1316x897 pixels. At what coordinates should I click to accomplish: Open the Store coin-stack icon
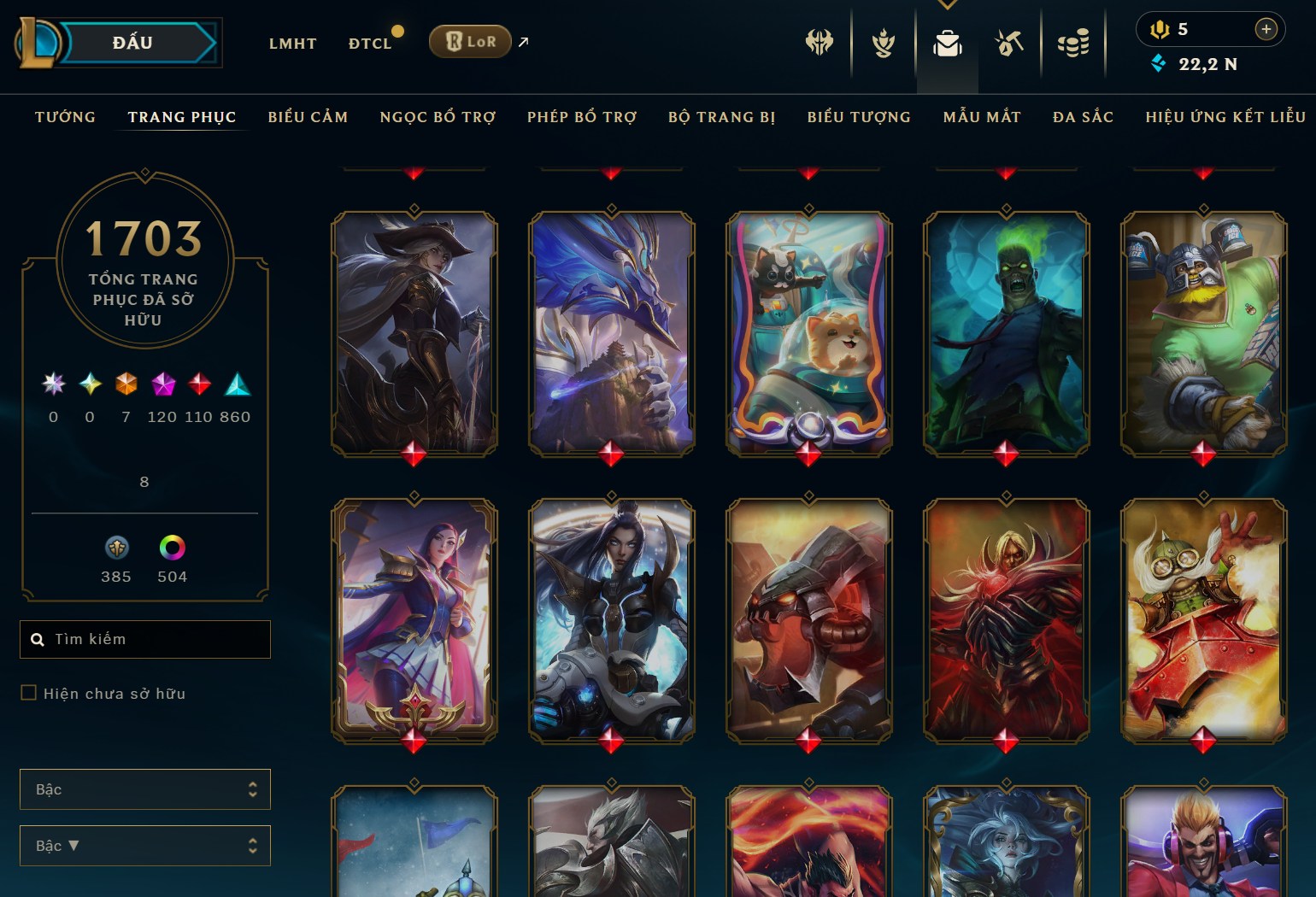(1073, 42)
